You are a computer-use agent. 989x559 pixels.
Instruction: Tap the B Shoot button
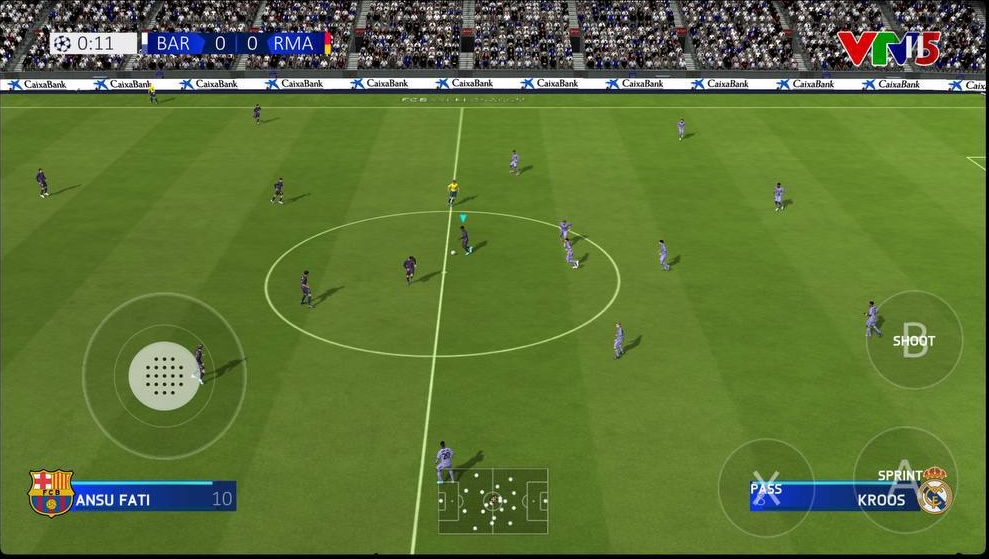point(914,339)
